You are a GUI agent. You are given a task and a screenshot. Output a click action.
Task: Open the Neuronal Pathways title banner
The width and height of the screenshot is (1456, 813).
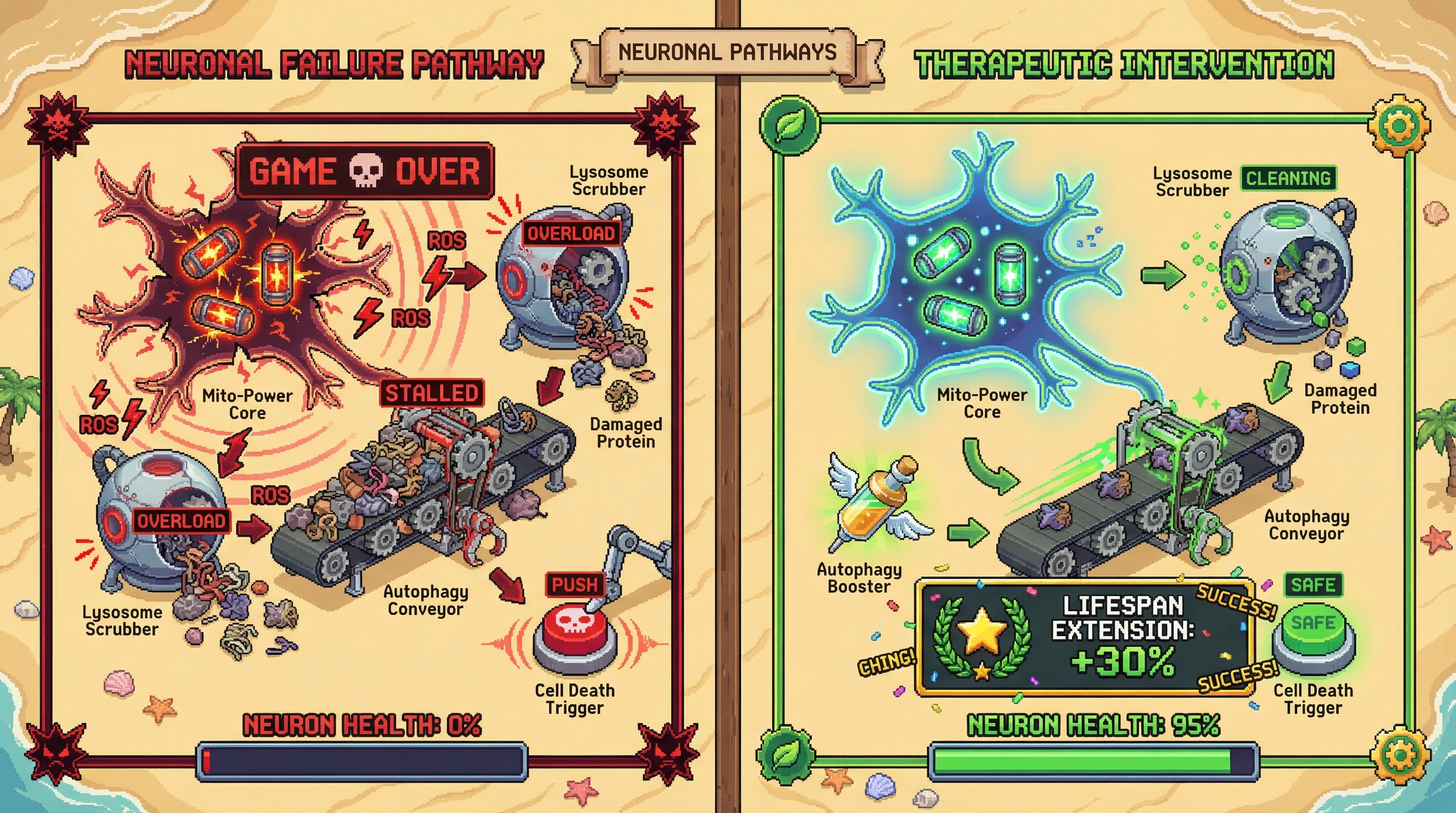727,52
